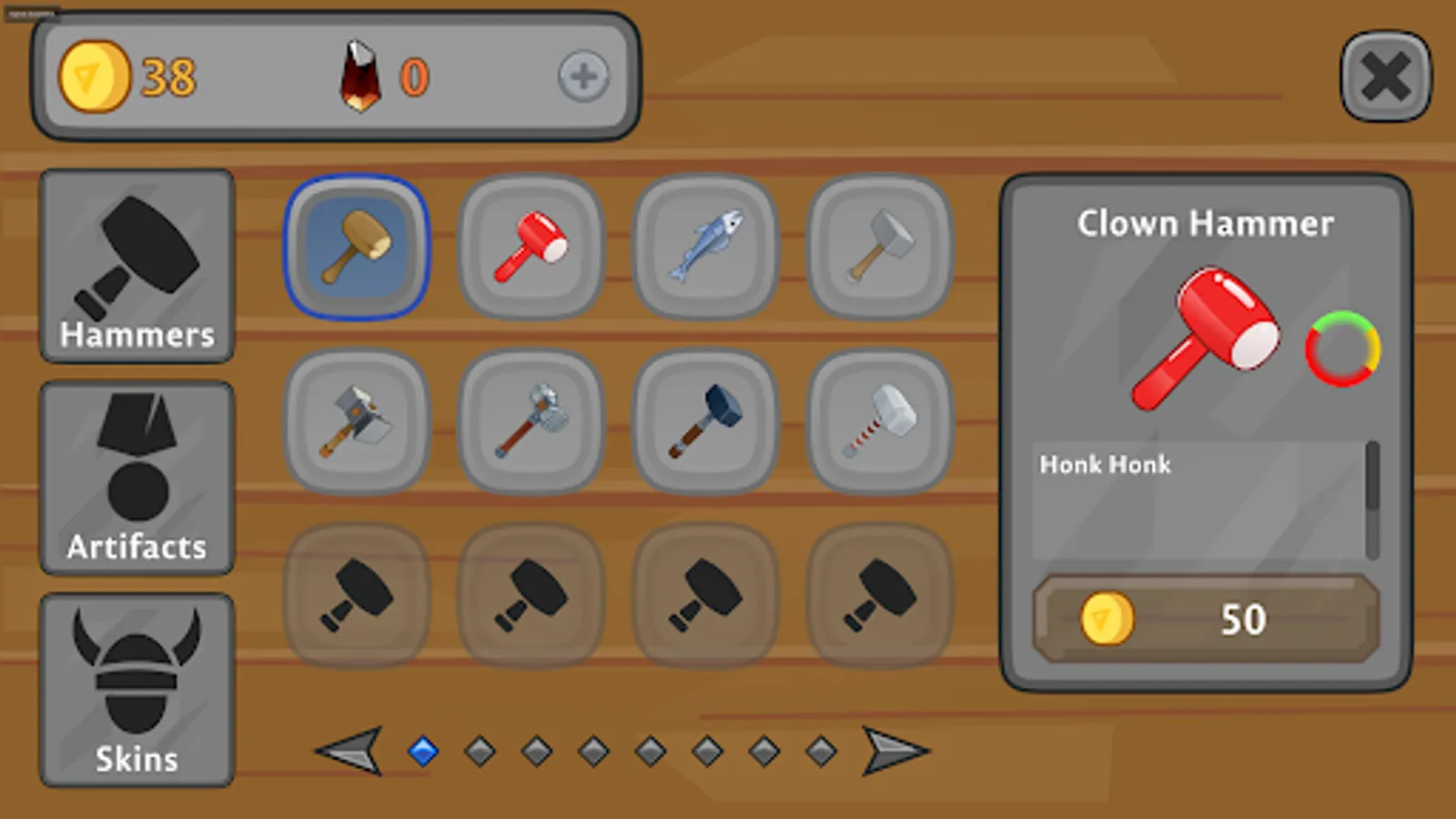This screenshot has height=819, width=1456.
Task: Switch to the Artifacts category
Action: click(x=136, y=476)
